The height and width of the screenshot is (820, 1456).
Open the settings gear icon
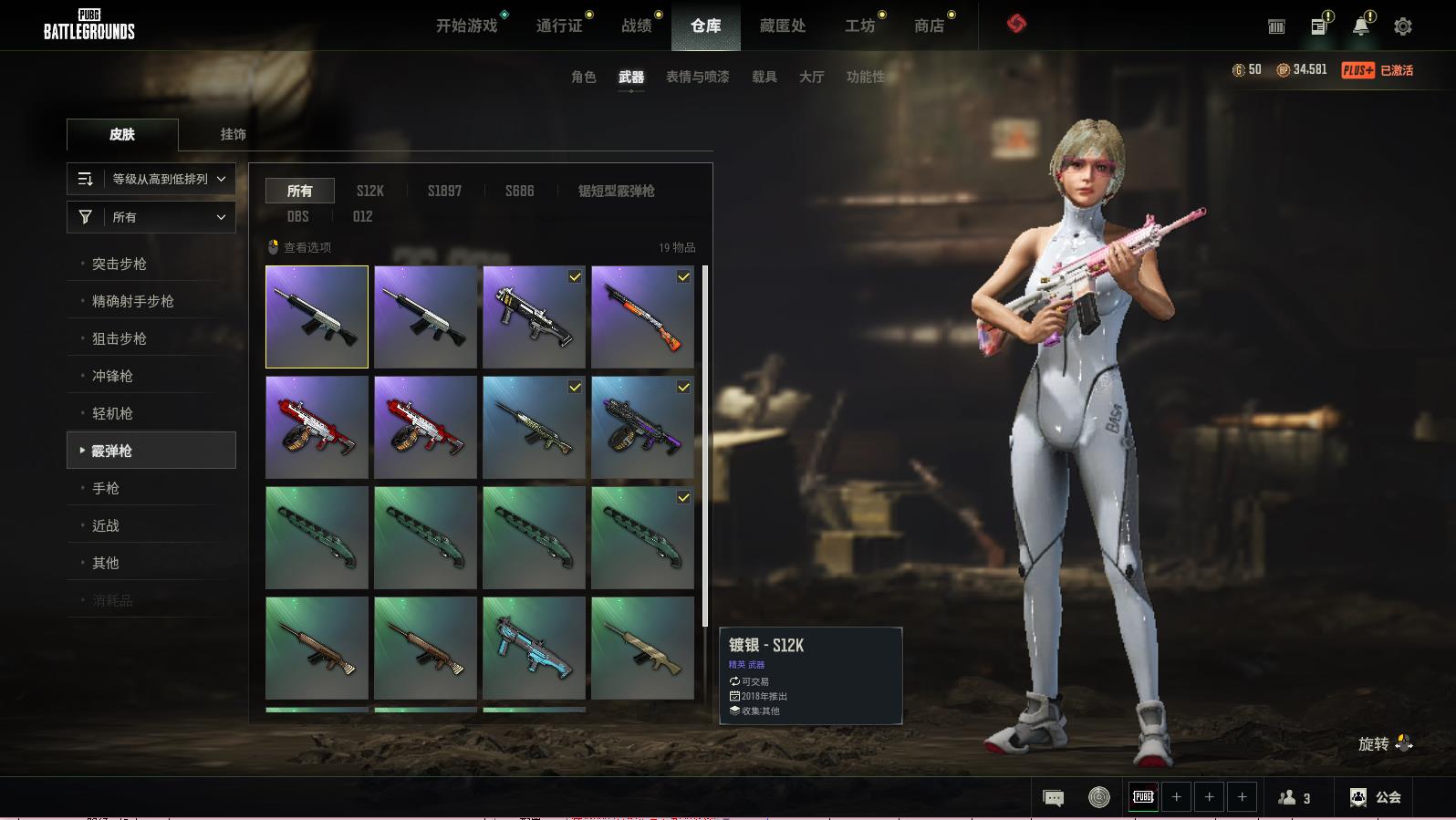pyautogui.click(x=1403, y=26)
